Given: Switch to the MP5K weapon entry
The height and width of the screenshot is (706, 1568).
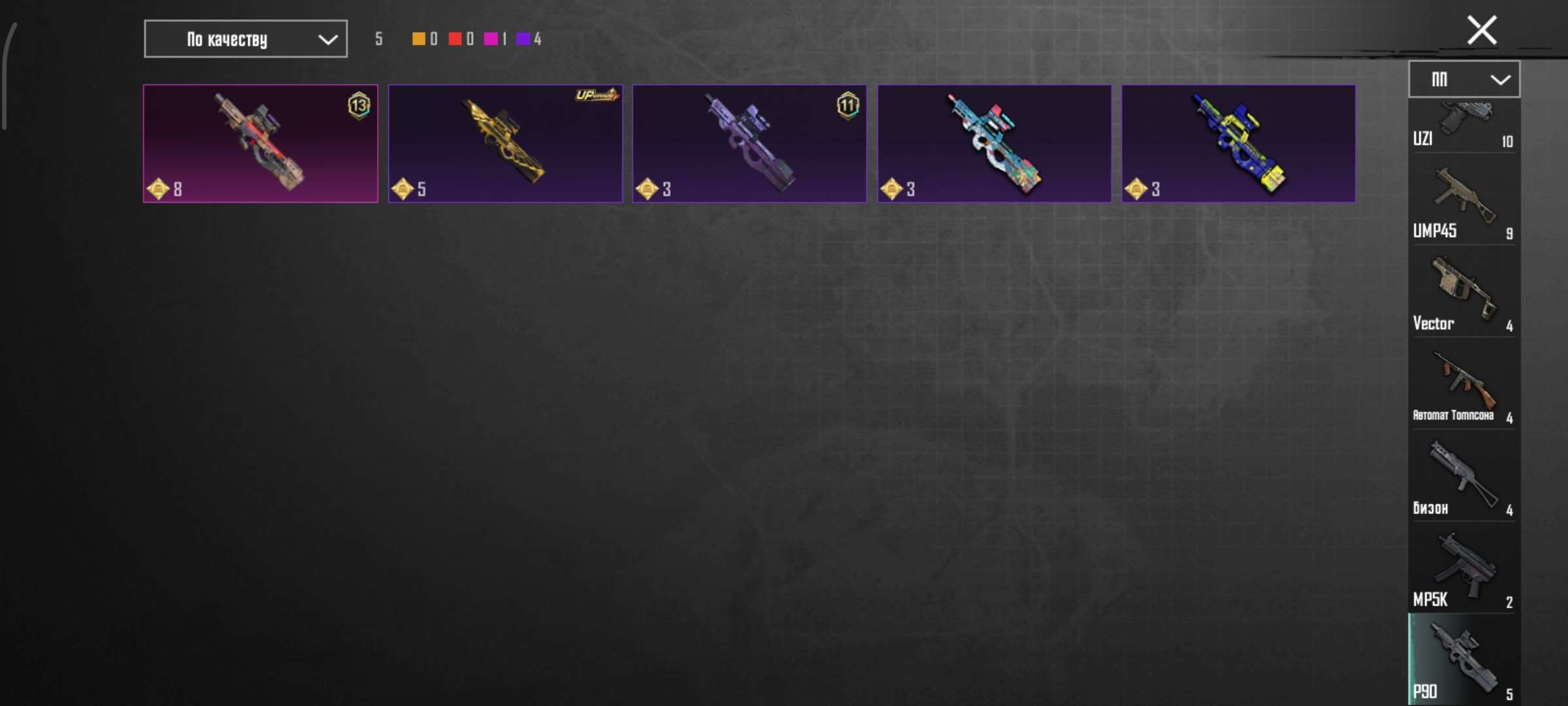Looking at the screenshot, I should (1463, 571).
